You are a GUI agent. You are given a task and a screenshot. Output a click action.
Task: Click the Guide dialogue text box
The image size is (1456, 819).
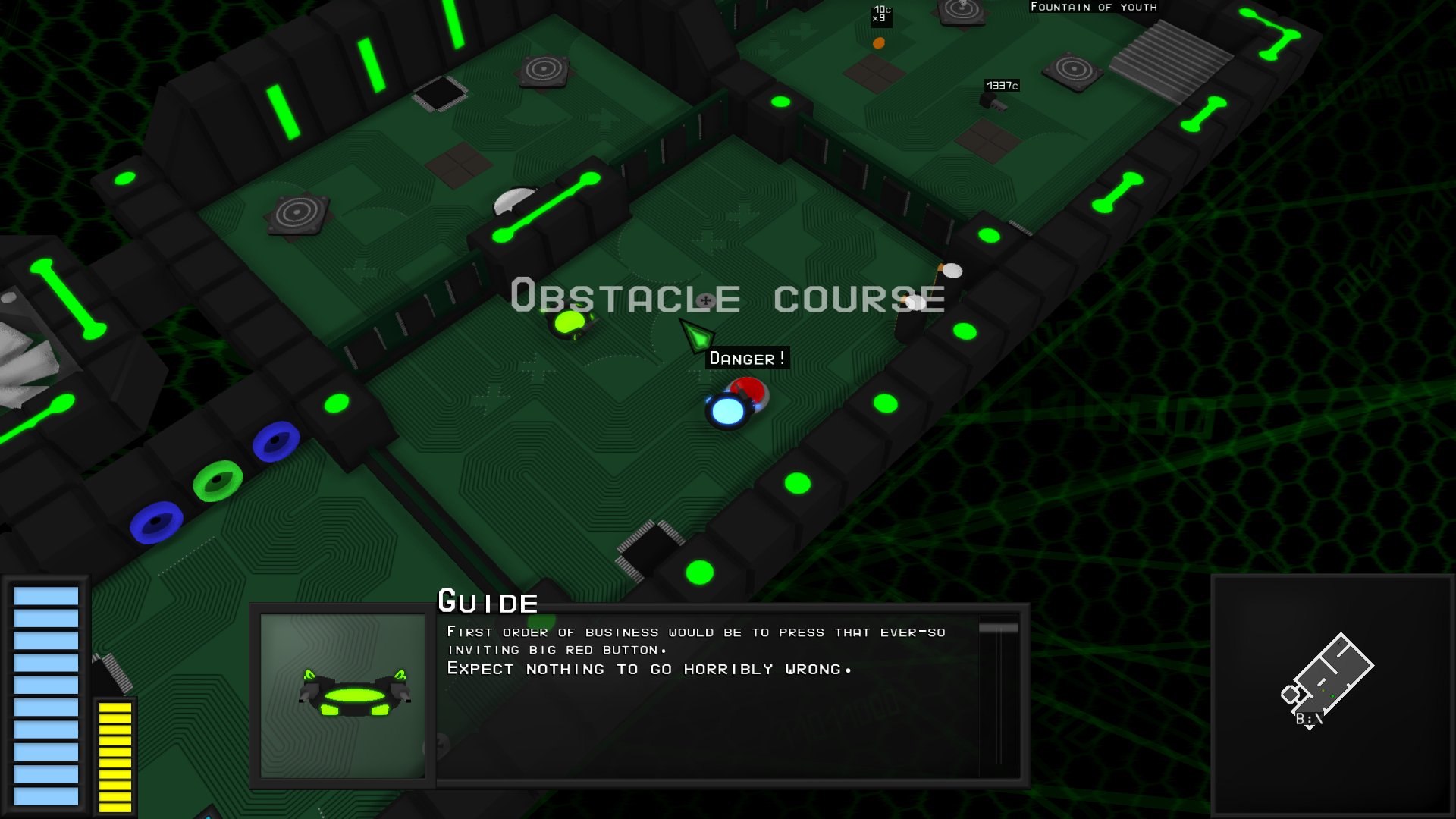coord(705,696)
